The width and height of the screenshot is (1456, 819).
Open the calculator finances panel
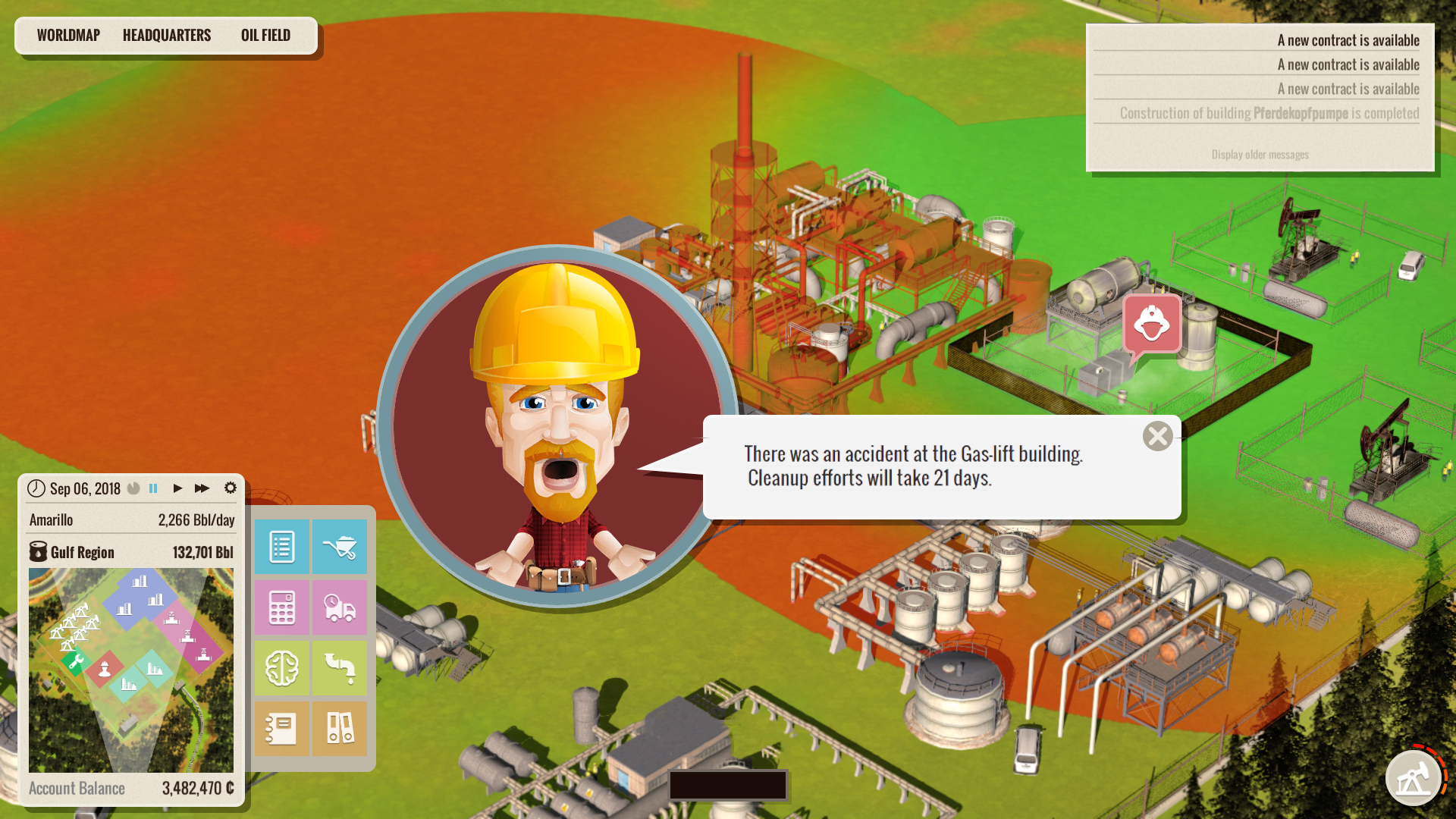pos(281,607)
